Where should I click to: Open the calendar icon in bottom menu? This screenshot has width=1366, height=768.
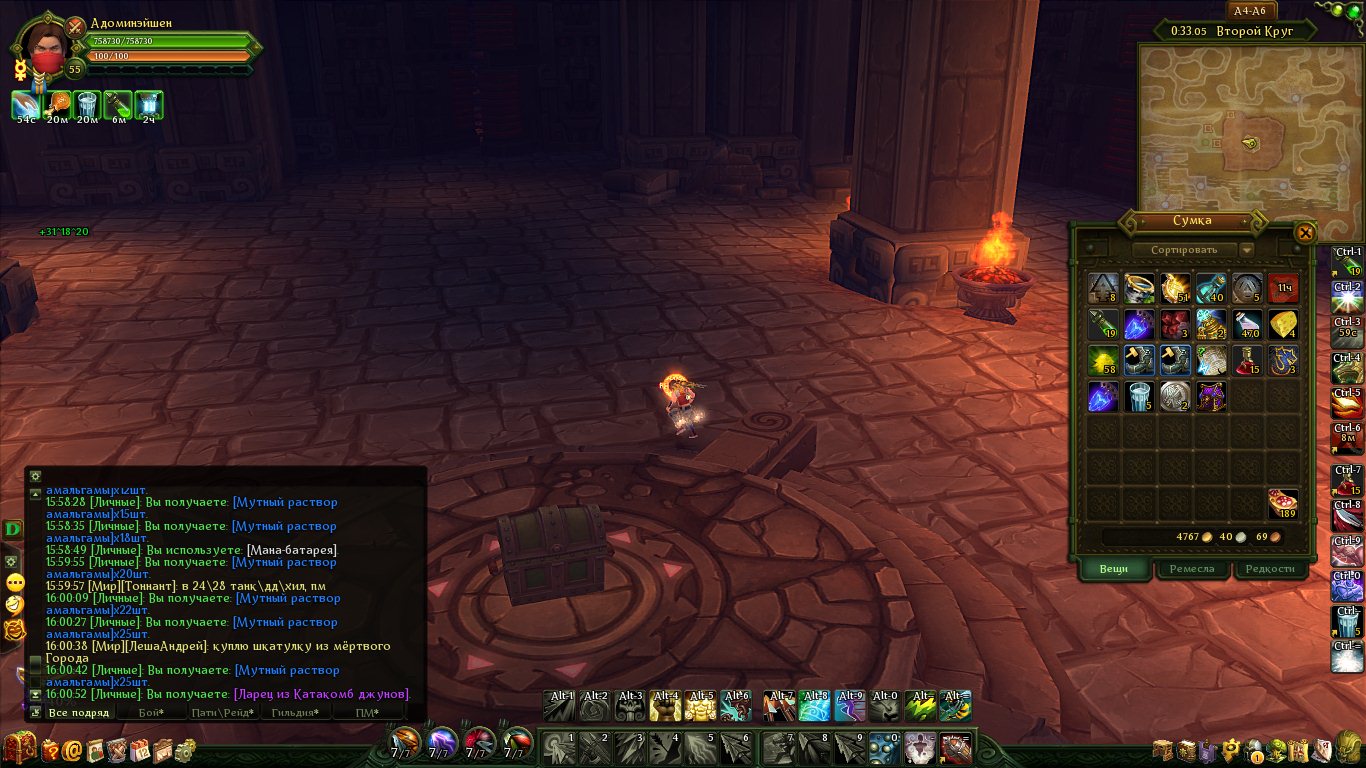[140, 750]
